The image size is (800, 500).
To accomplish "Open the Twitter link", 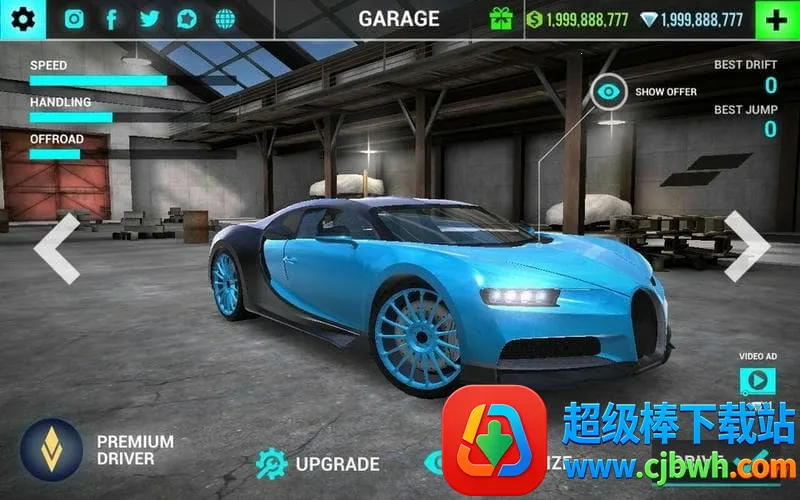I will click(149, 19).
